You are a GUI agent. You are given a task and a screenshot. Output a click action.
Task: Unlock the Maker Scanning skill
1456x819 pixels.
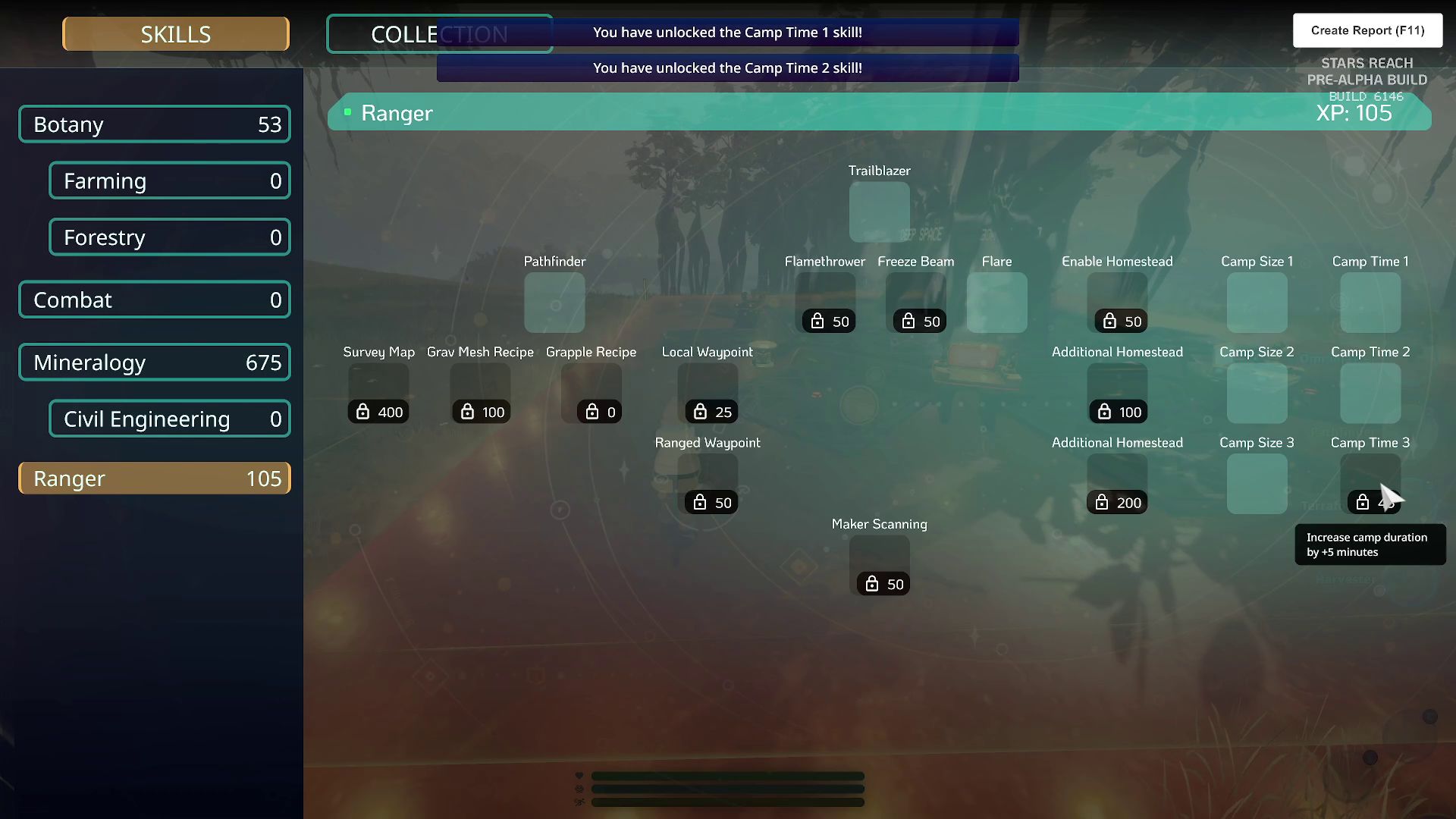point(879,565)
